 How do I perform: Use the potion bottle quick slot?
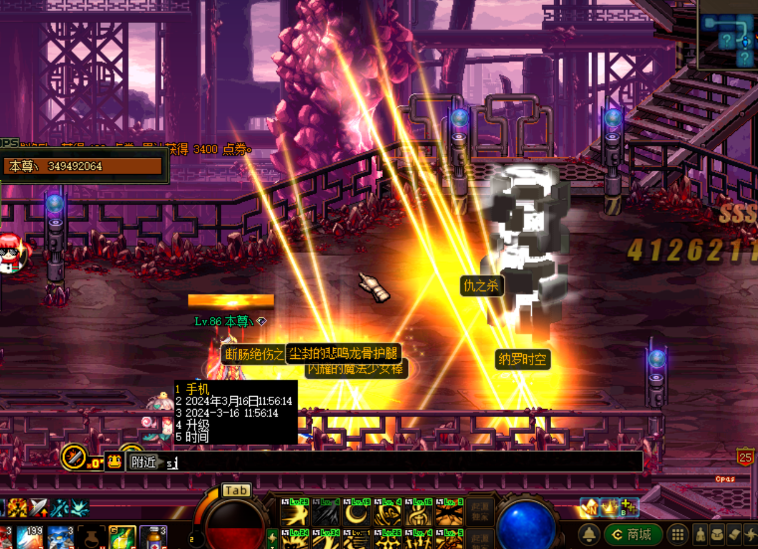point(153,537)
